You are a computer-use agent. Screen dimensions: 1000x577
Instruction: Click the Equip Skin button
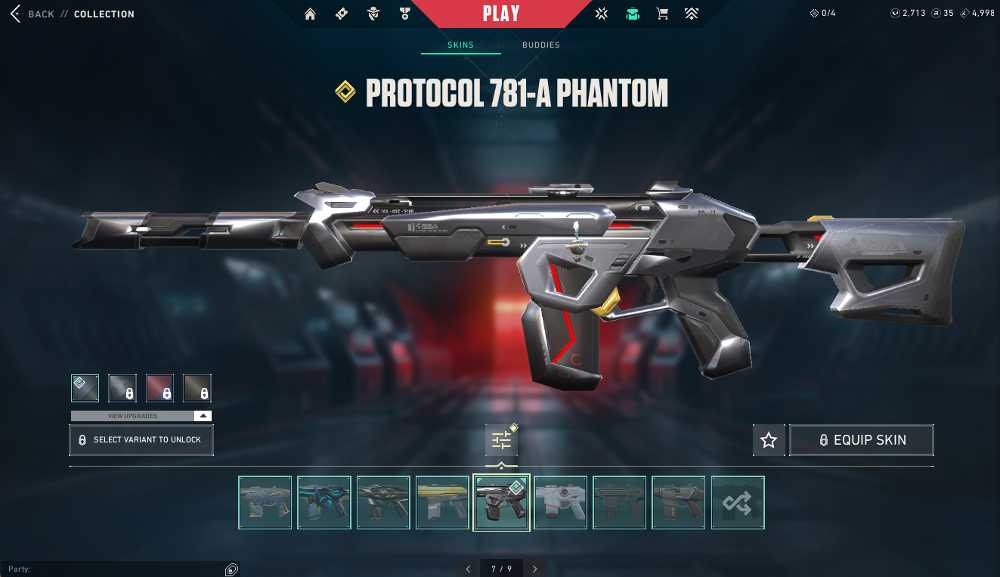(861, 440)
